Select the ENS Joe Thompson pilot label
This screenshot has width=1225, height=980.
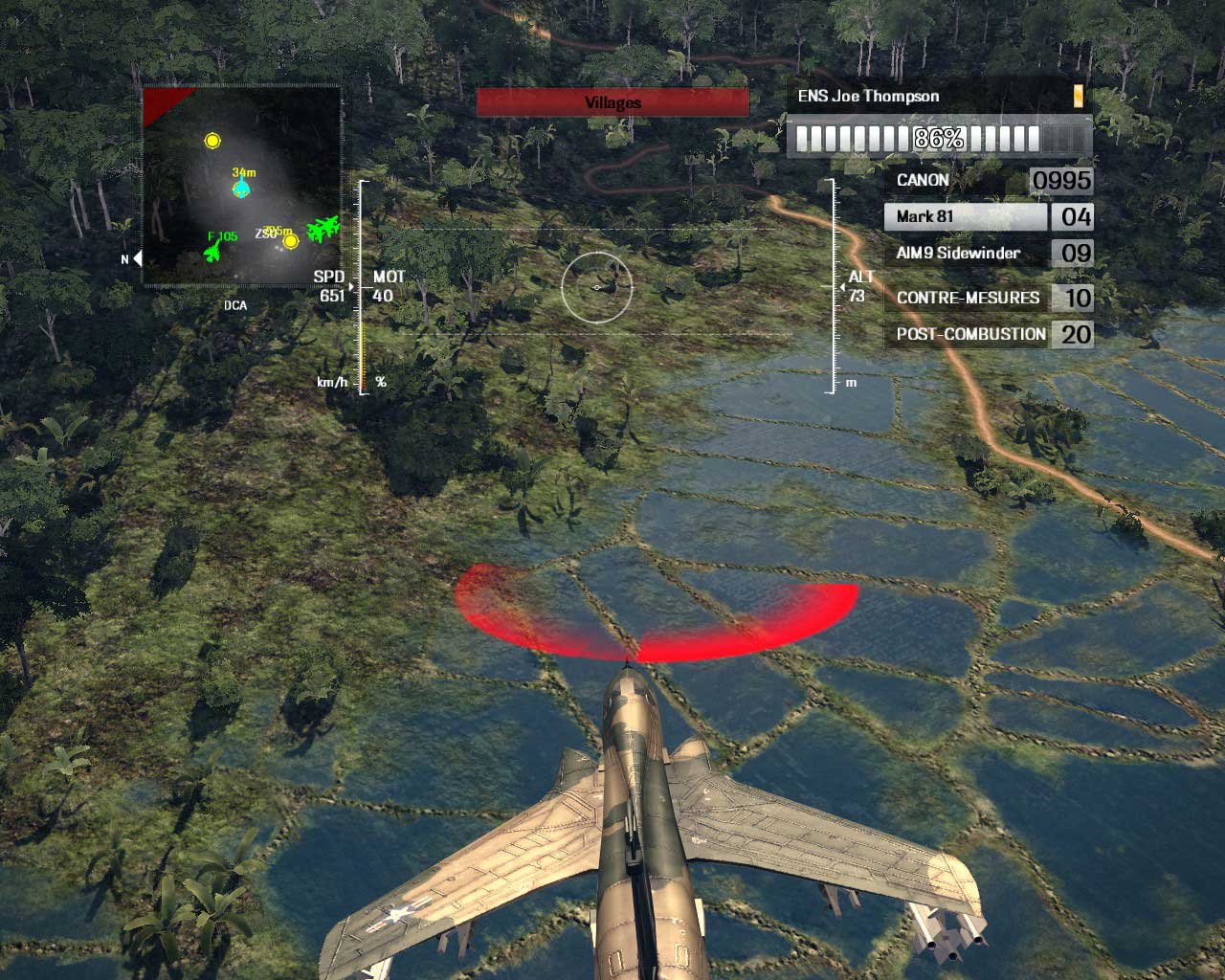pos(869,97)
